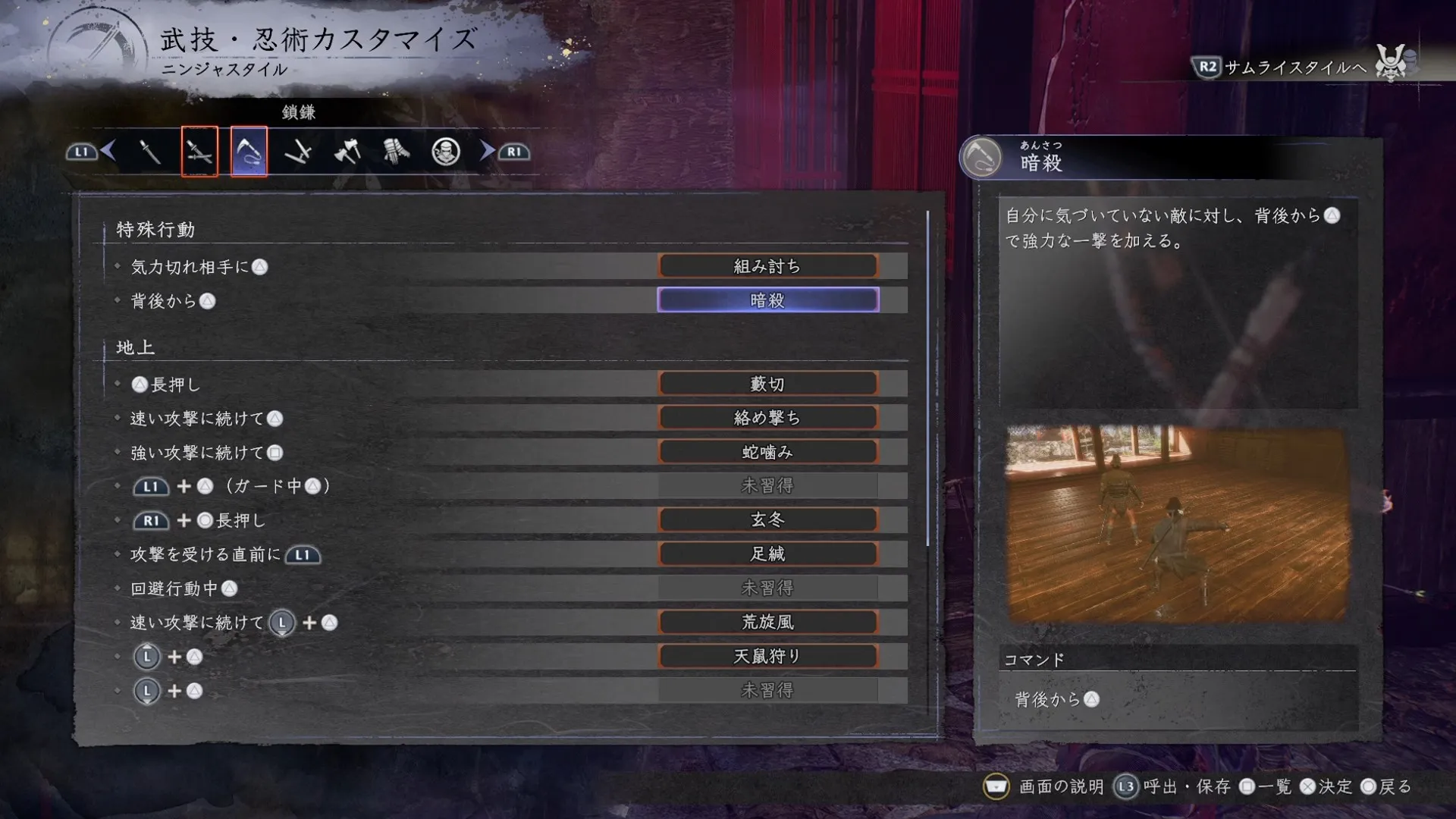Choose the highlighted 暗殺 skill slot
This screenshot has height=819, width=1456.
point(767,300)
